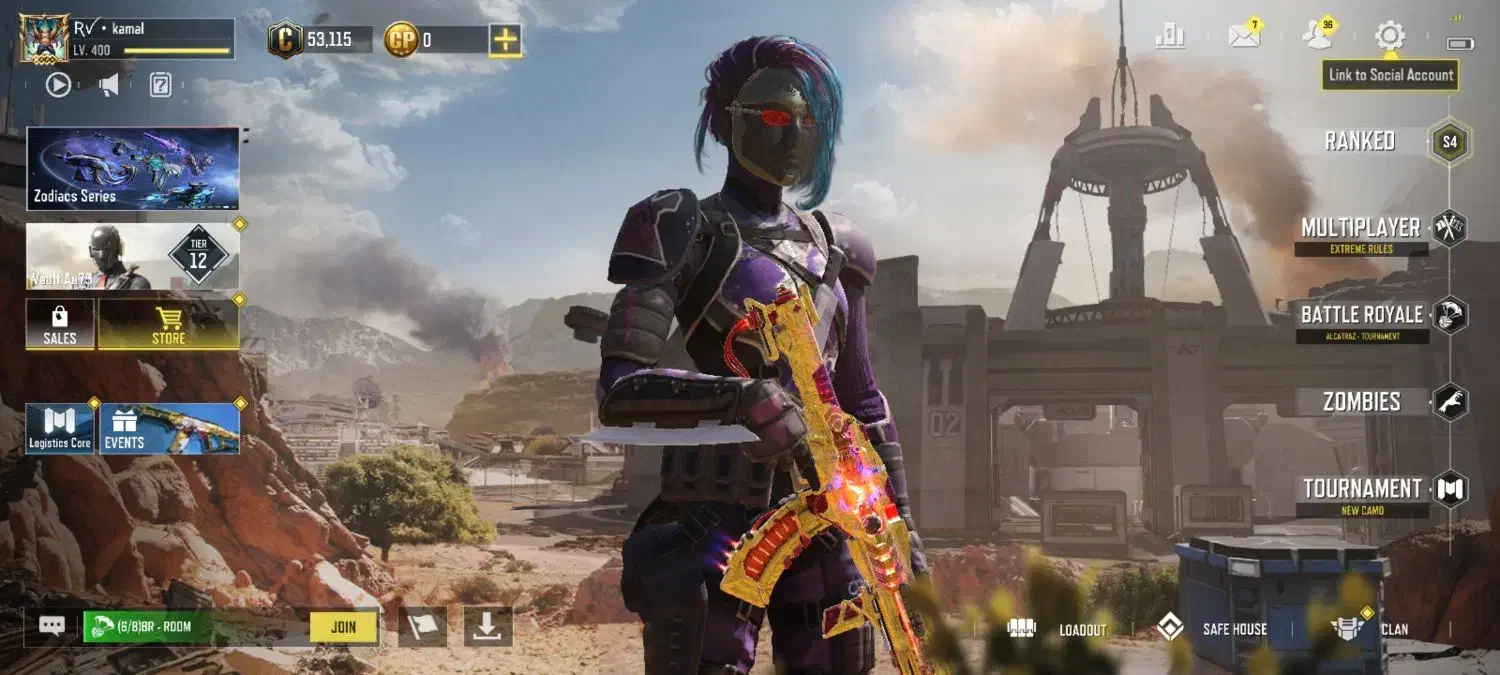Screen dimensions: 1500x675
Task: Add CP with the plus button
Action: pos(505,40)
